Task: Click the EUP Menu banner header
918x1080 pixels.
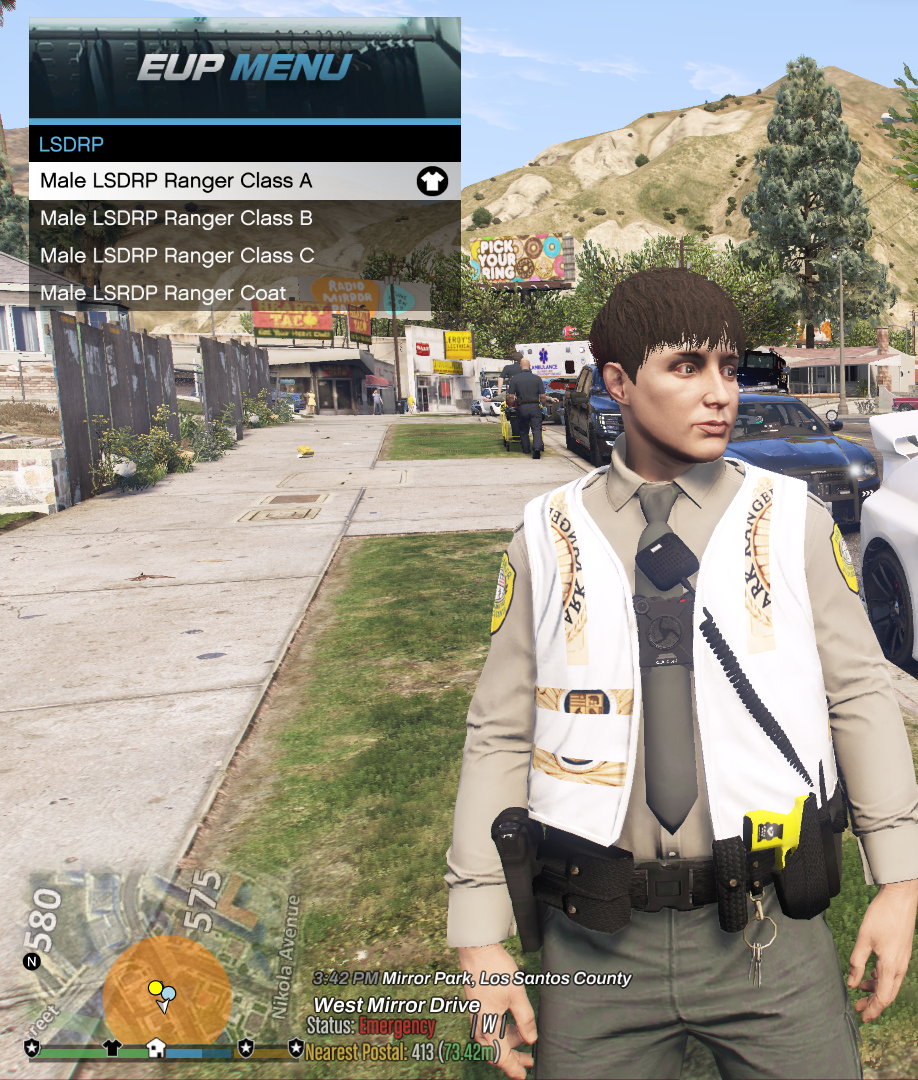Action: click(x=245, y=68)
